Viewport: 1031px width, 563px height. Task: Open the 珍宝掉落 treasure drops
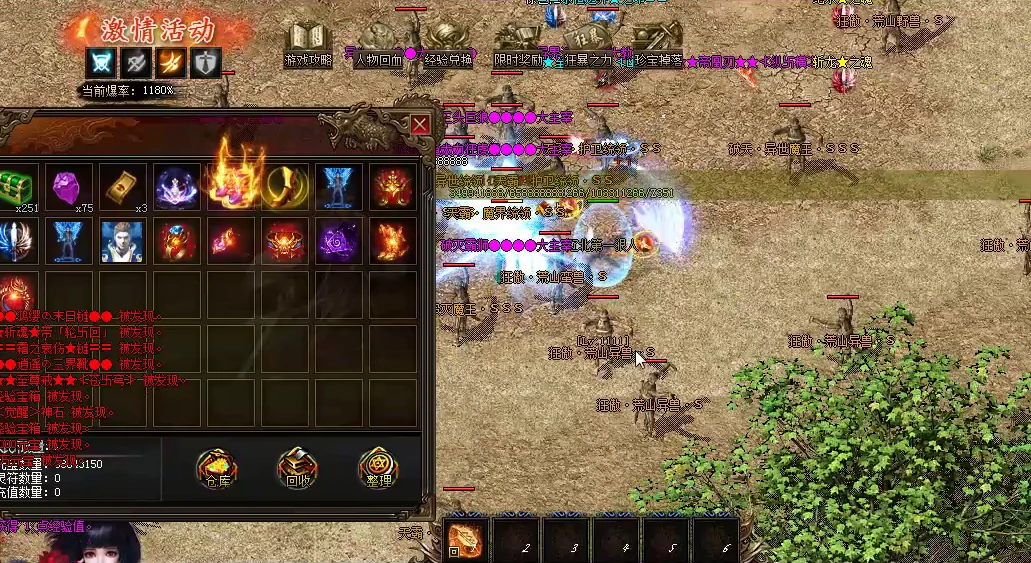tap(658, 45)
